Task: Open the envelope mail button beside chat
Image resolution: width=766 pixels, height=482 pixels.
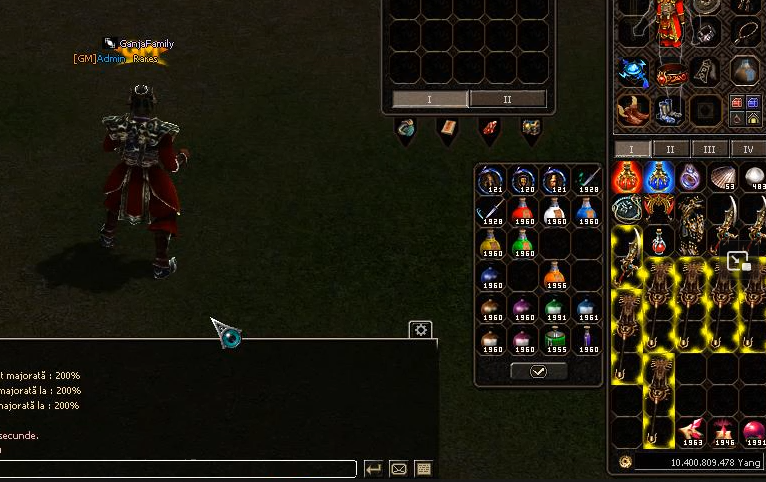Action: click(398, 468)
